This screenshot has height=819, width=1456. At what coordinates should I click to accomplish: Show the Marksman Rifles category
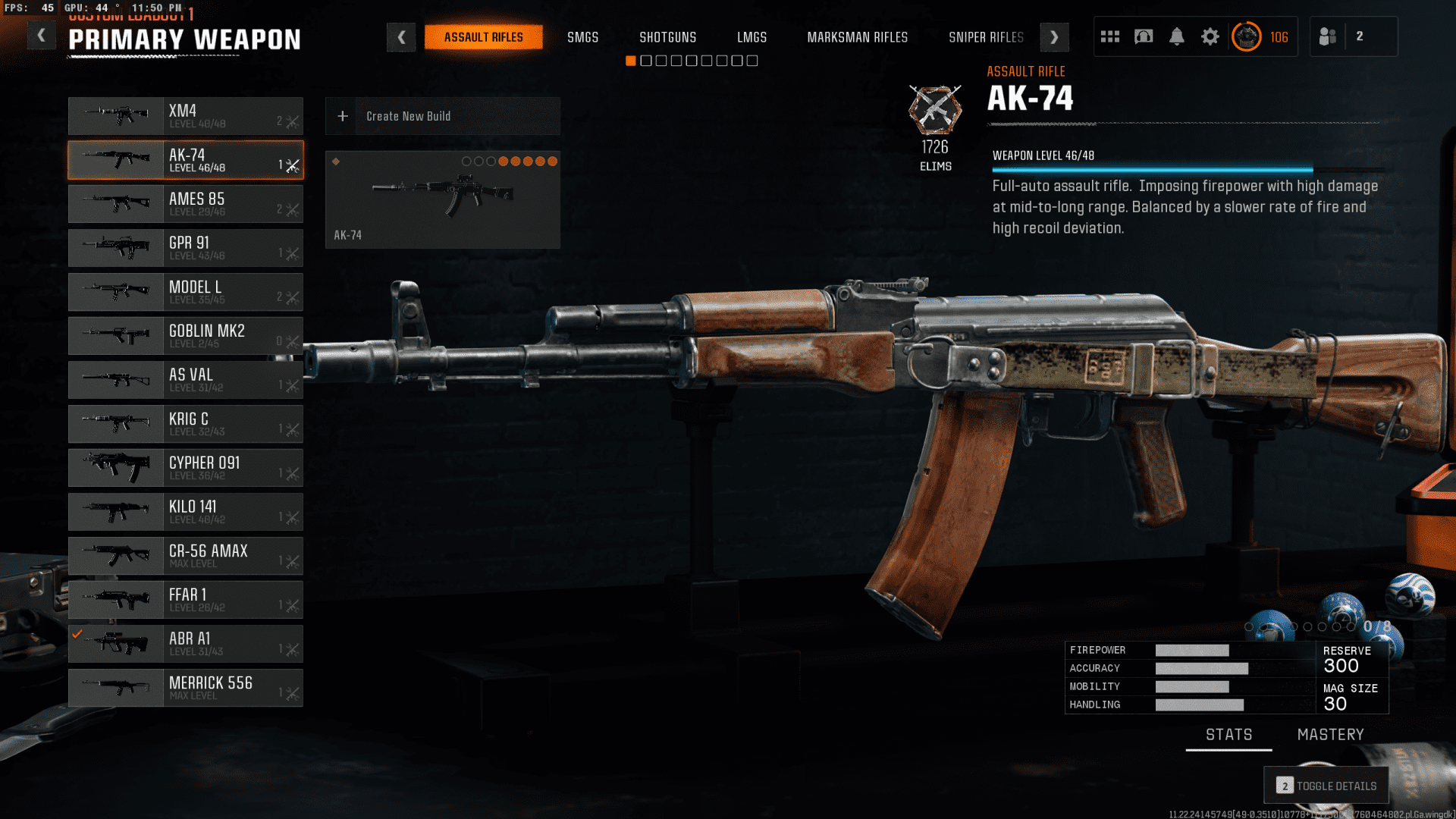(857, 37)
